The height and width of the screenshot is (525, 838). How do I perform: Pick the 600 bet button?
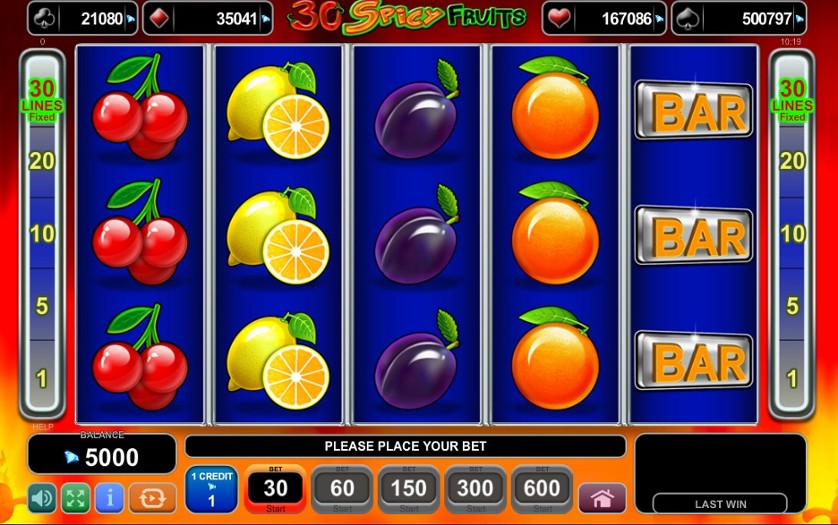(x=543, y=489)
